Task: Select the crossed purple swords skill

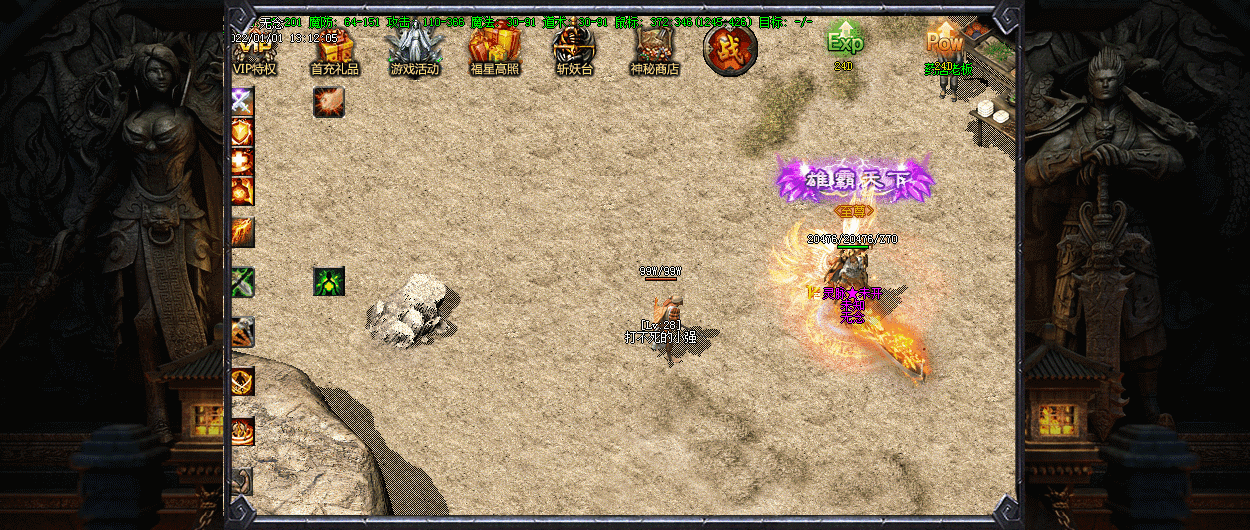Action: click(x=243, y=101)
